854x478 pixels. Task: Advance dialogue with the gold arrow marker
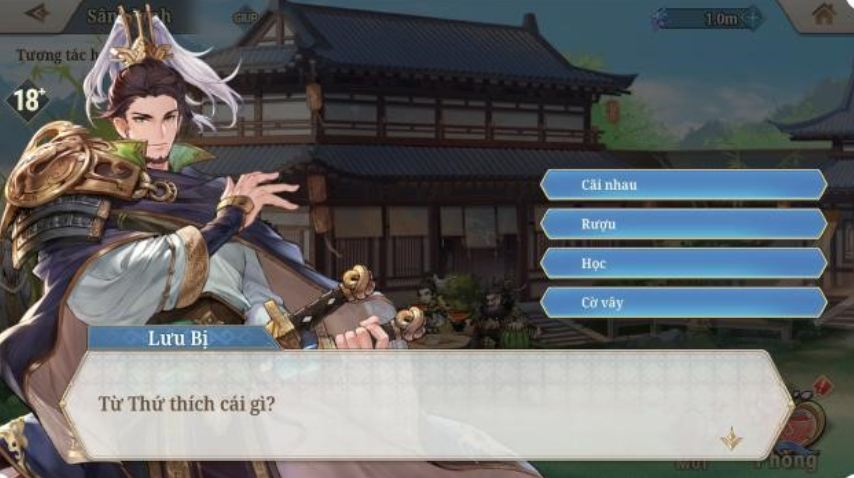[731, 438]
